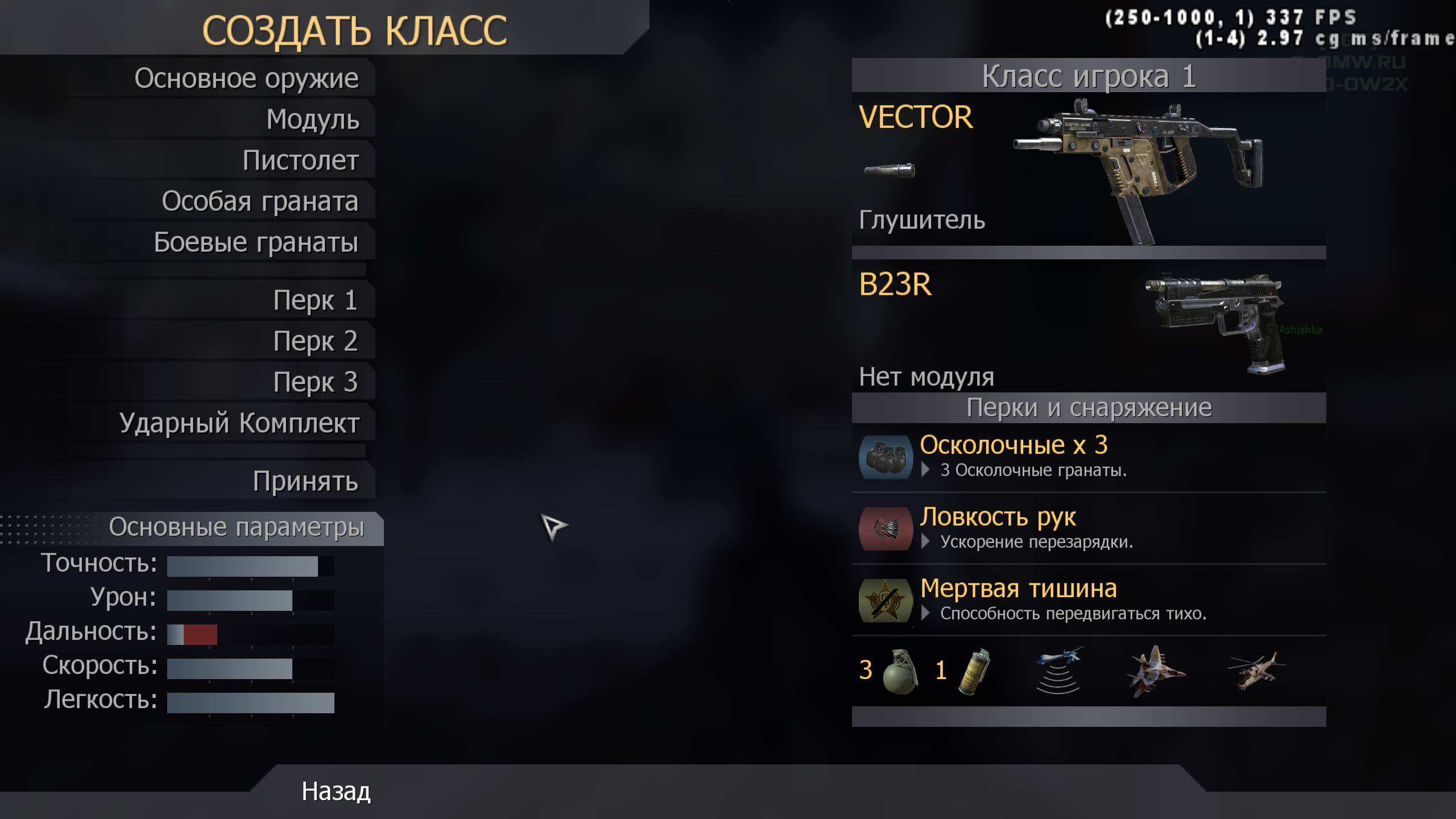Open the Перк 1 selection menu

point(316,300)
